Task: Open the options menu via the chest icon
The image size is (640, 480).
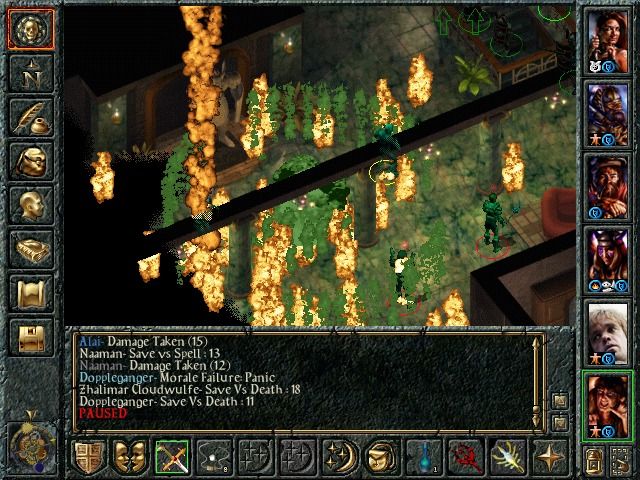Action: (29, 335)
